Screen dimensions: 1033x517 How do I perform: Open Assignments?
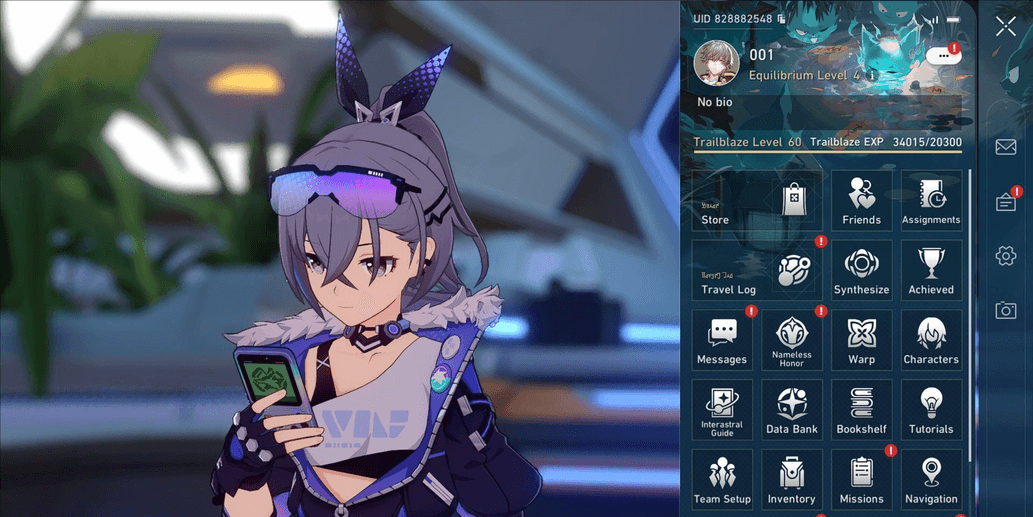pos(931,201)
